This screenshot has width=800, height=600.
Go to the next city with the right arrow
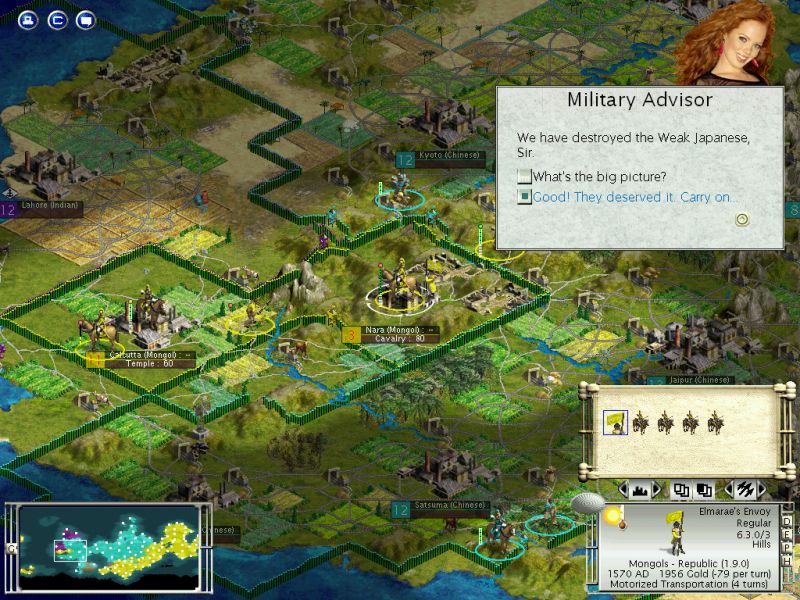point(657,490)
